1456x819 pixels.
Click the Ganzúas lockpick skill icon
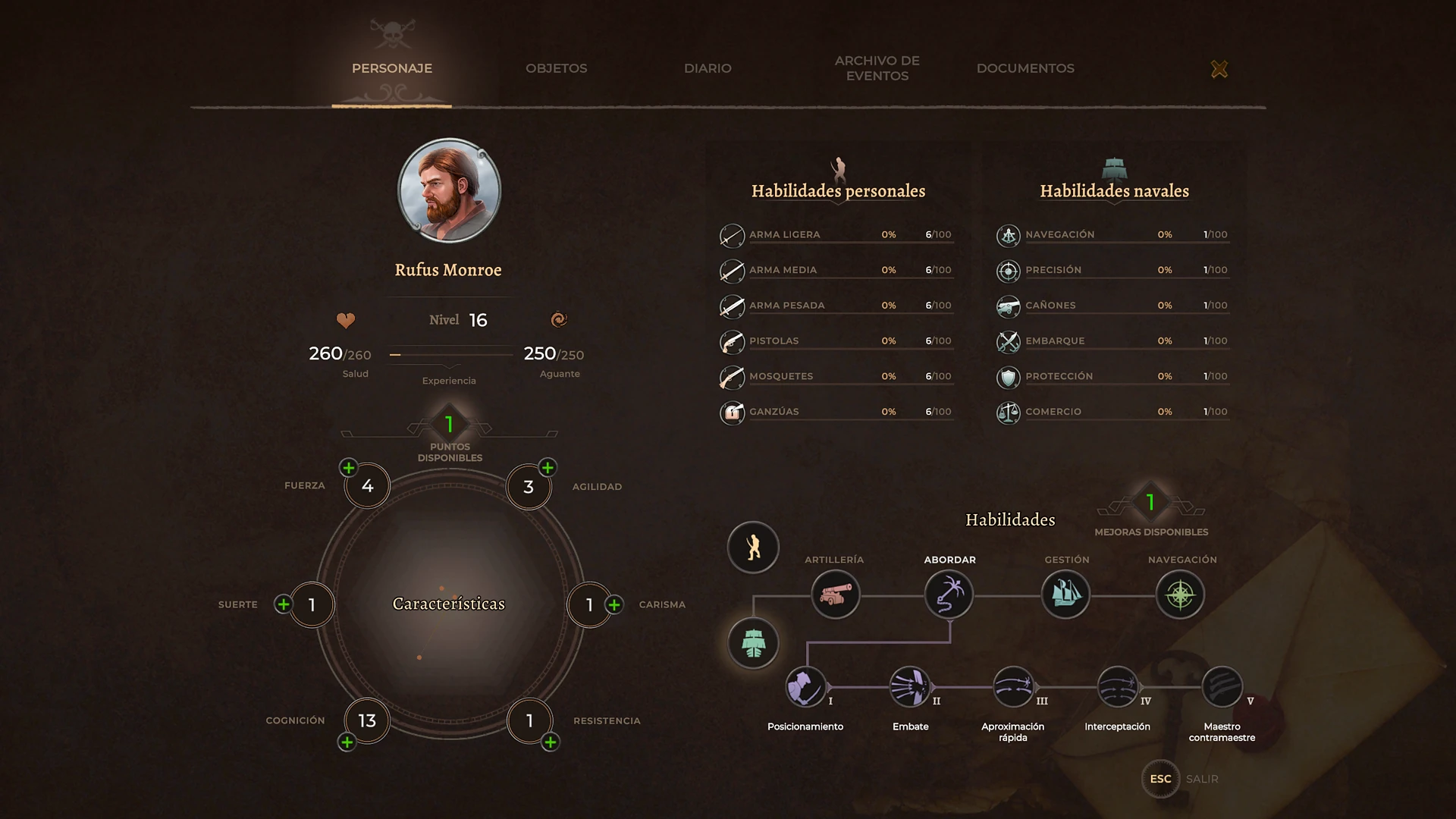(732, 413)
